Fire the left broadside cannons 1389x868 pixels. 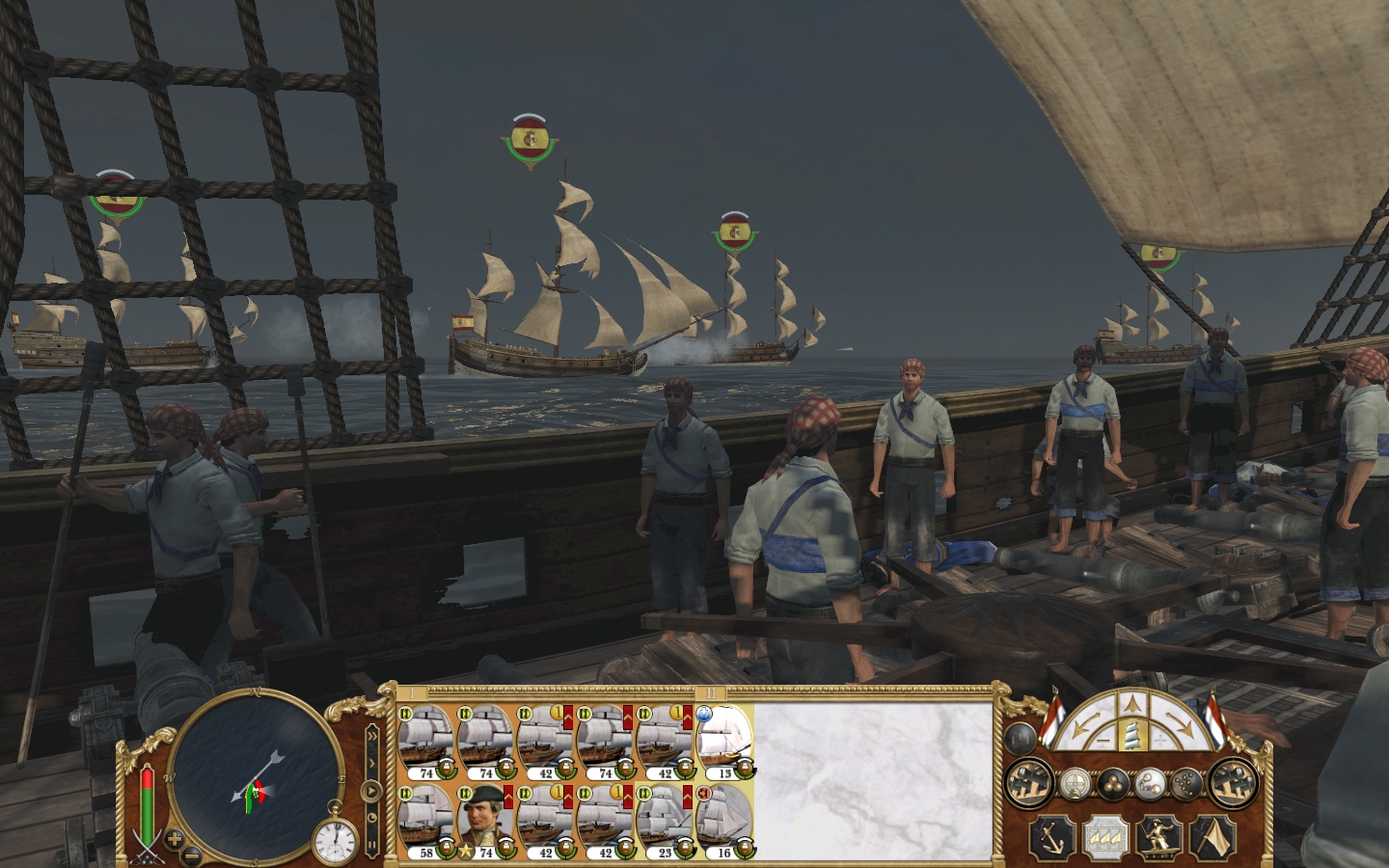point(1029,783)
